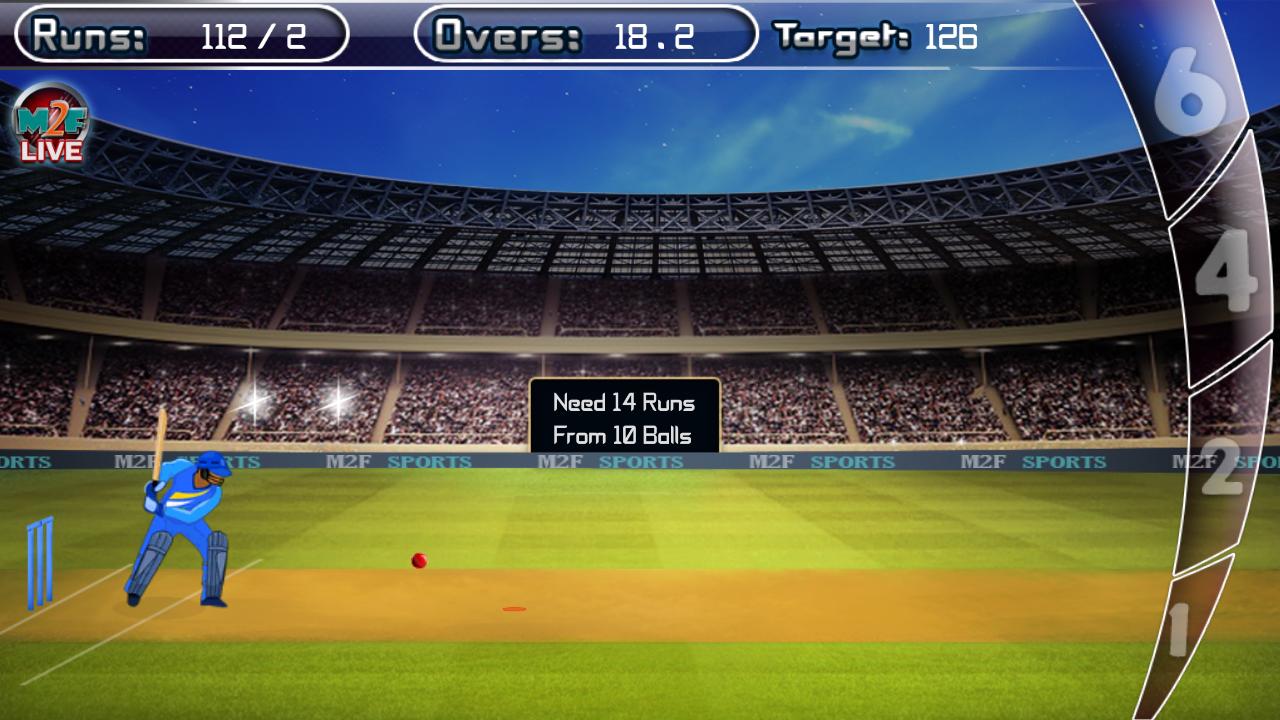Tap the Need 14 Runs message box
The height and width of the screenshot is (720, 1280).
623,419
